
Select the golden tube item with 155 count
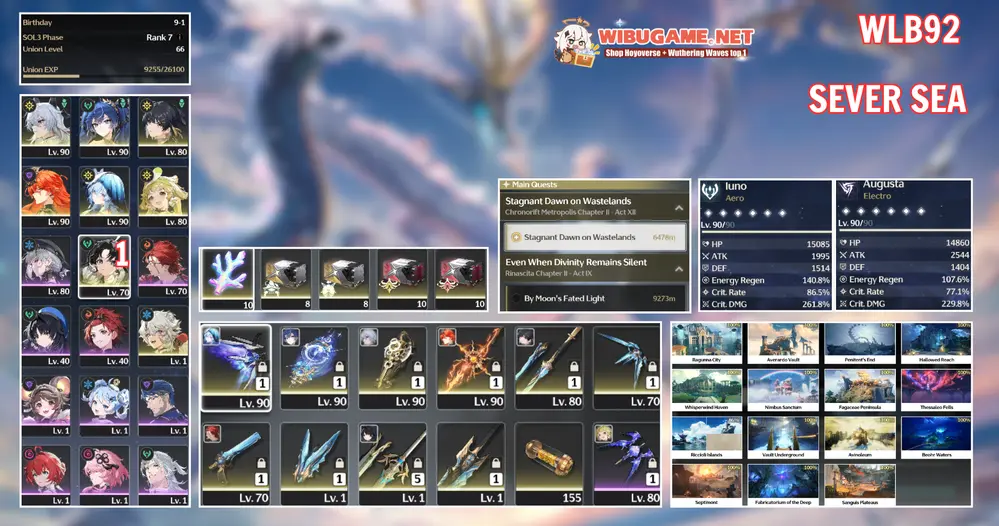(x=549, y=463)
